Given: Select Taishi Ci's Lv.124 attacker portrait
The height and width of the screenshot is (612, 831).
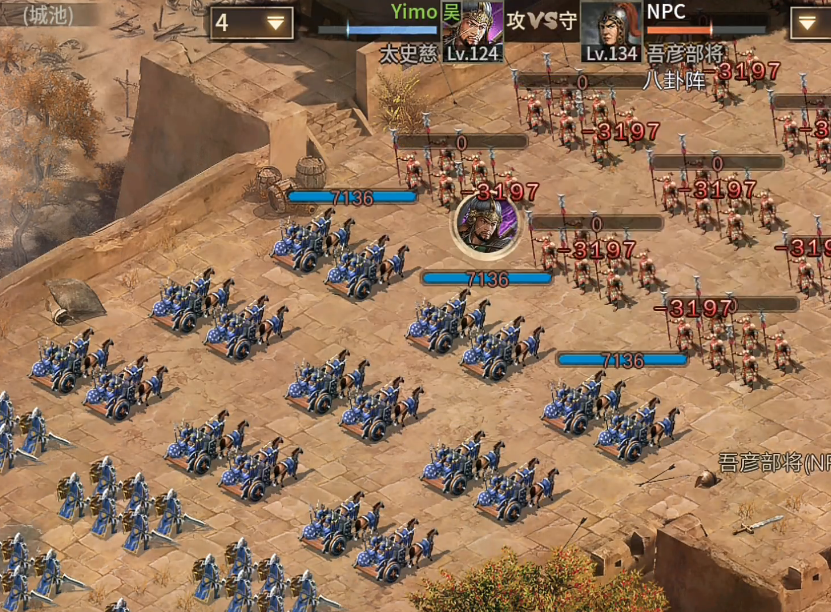Looking at the screenshot, I should point(472,29).
